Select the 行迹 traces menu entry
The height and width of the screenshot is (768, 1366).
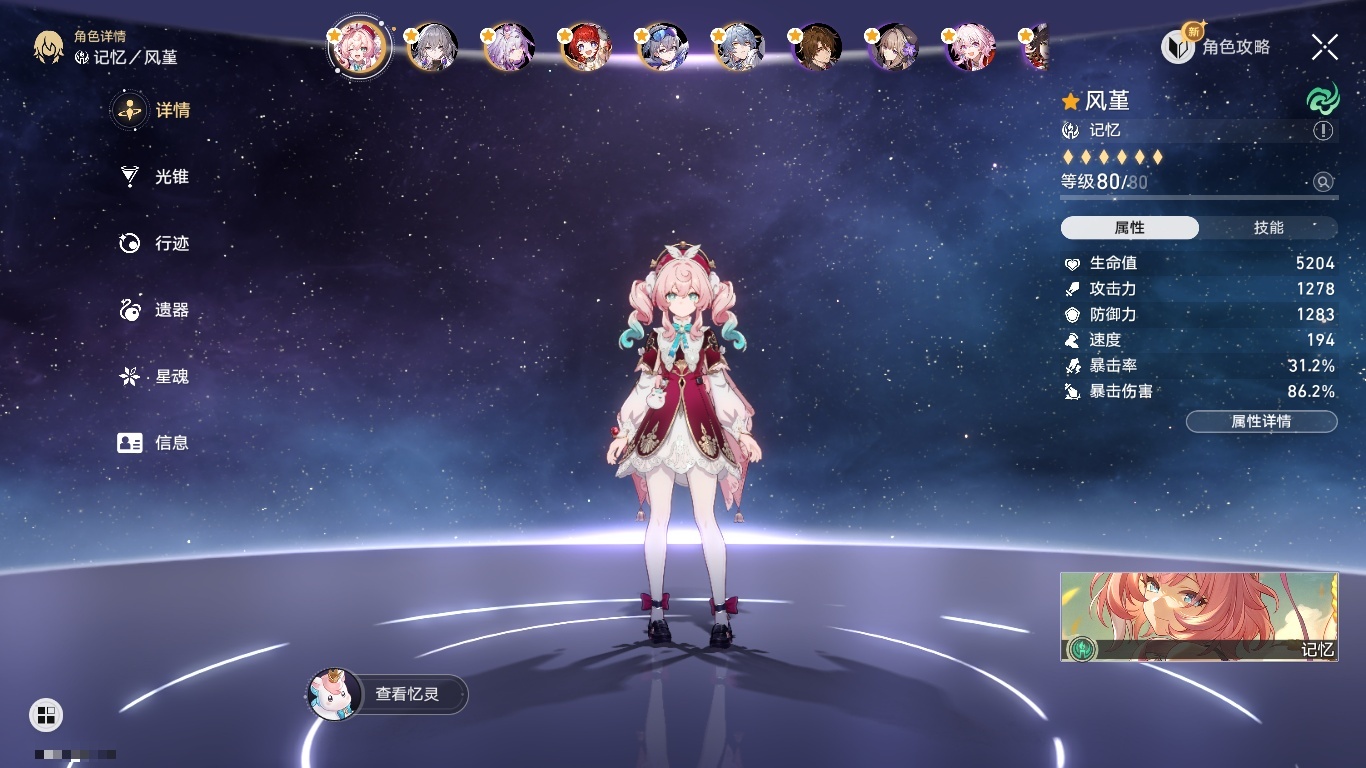point(153,243)
